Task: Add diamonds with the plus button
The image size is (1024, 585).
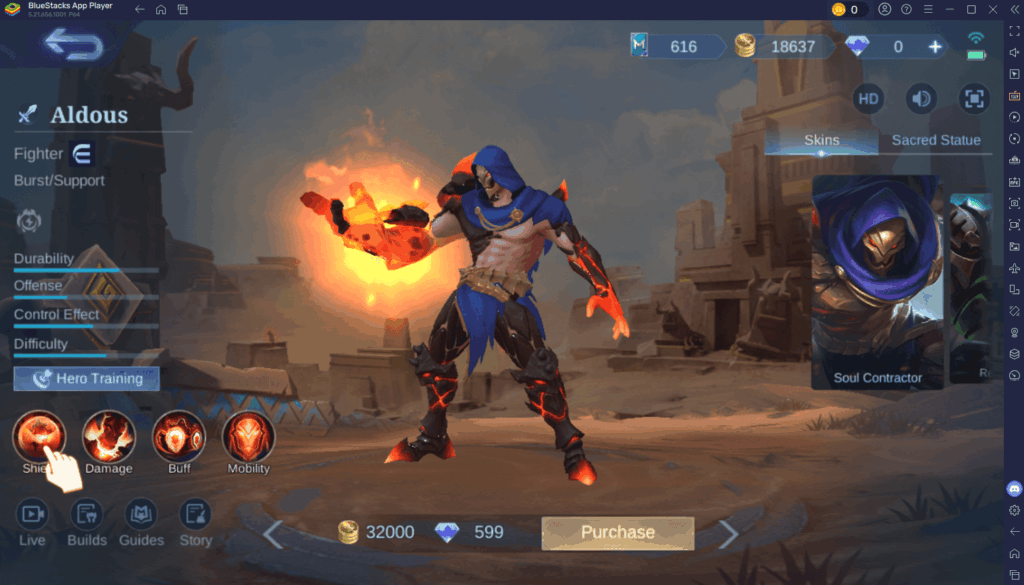Action: click(935, 46)
